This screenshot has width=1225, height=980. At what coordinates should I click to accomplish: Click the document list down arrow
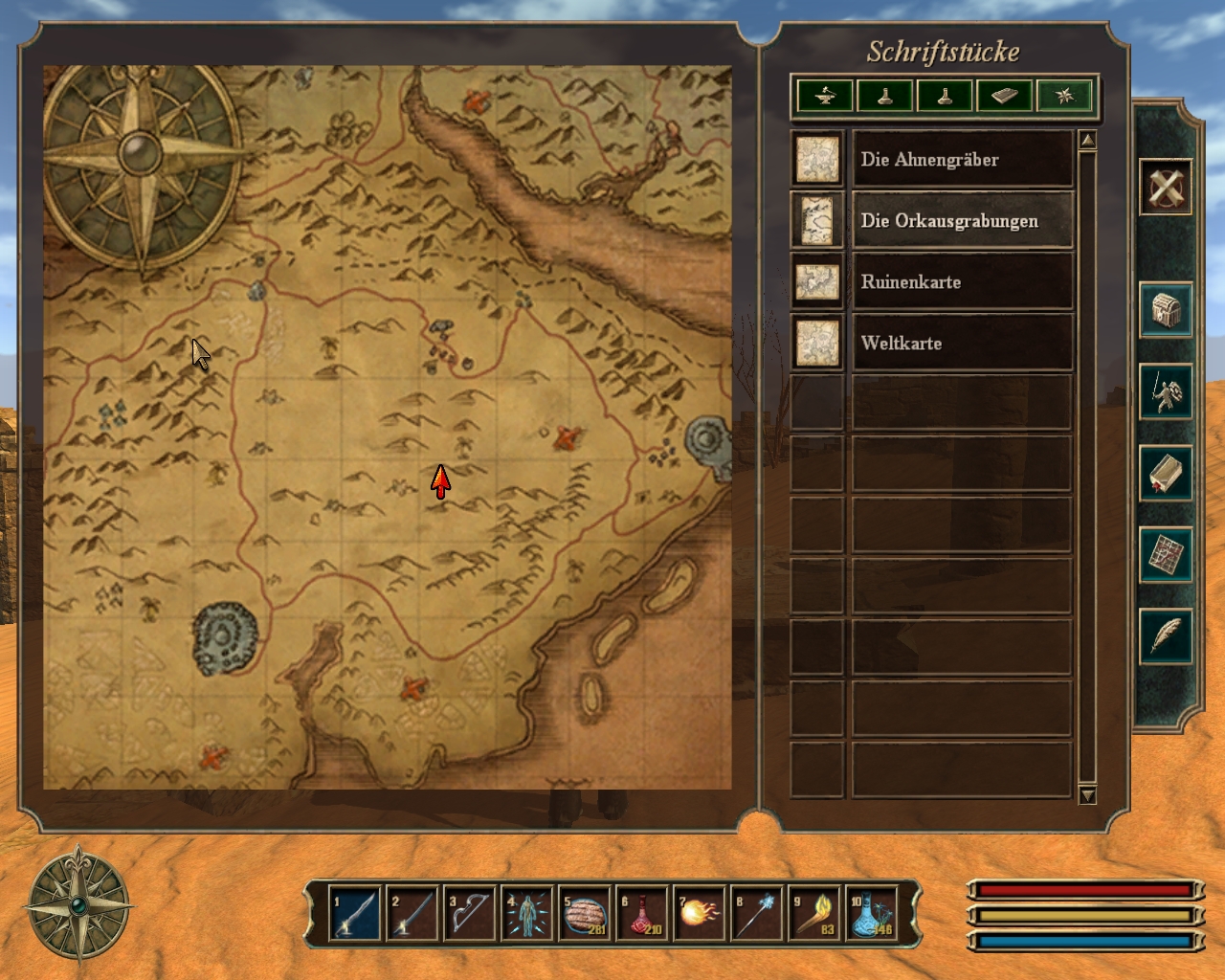point(1086,795)
